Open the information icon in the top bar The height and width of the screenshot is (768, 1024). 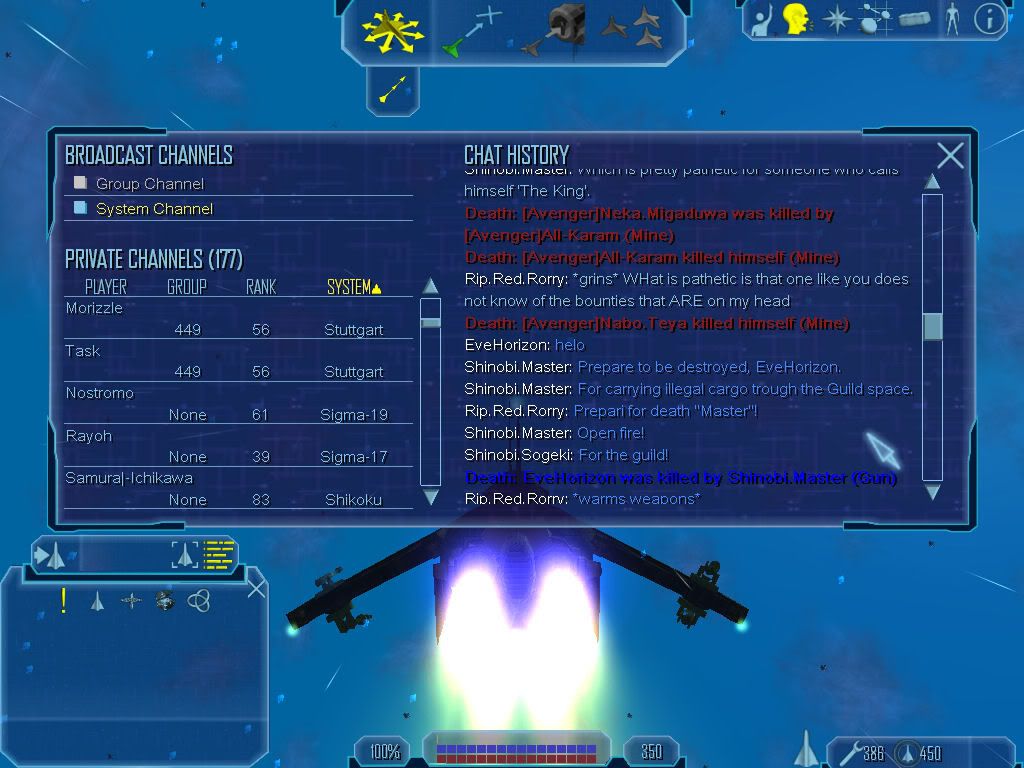pyautogui.click(x=989, y=19)
